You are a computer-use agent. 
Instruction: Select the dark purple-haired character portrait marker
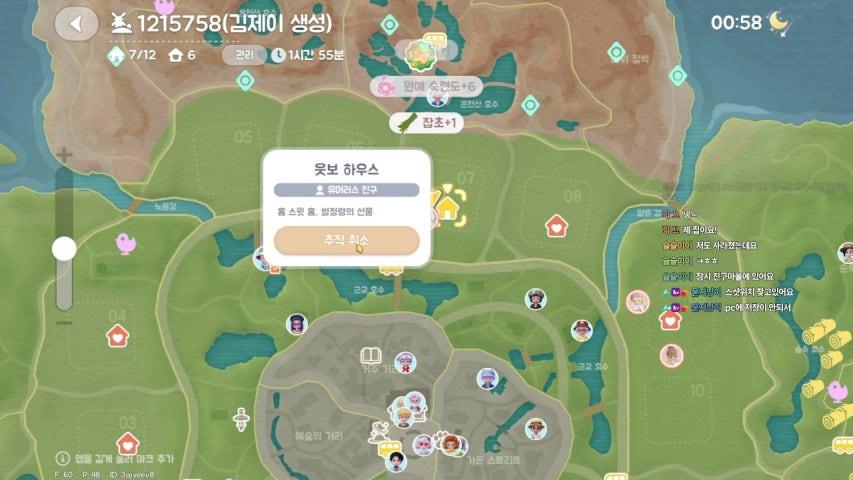[296, 323]
